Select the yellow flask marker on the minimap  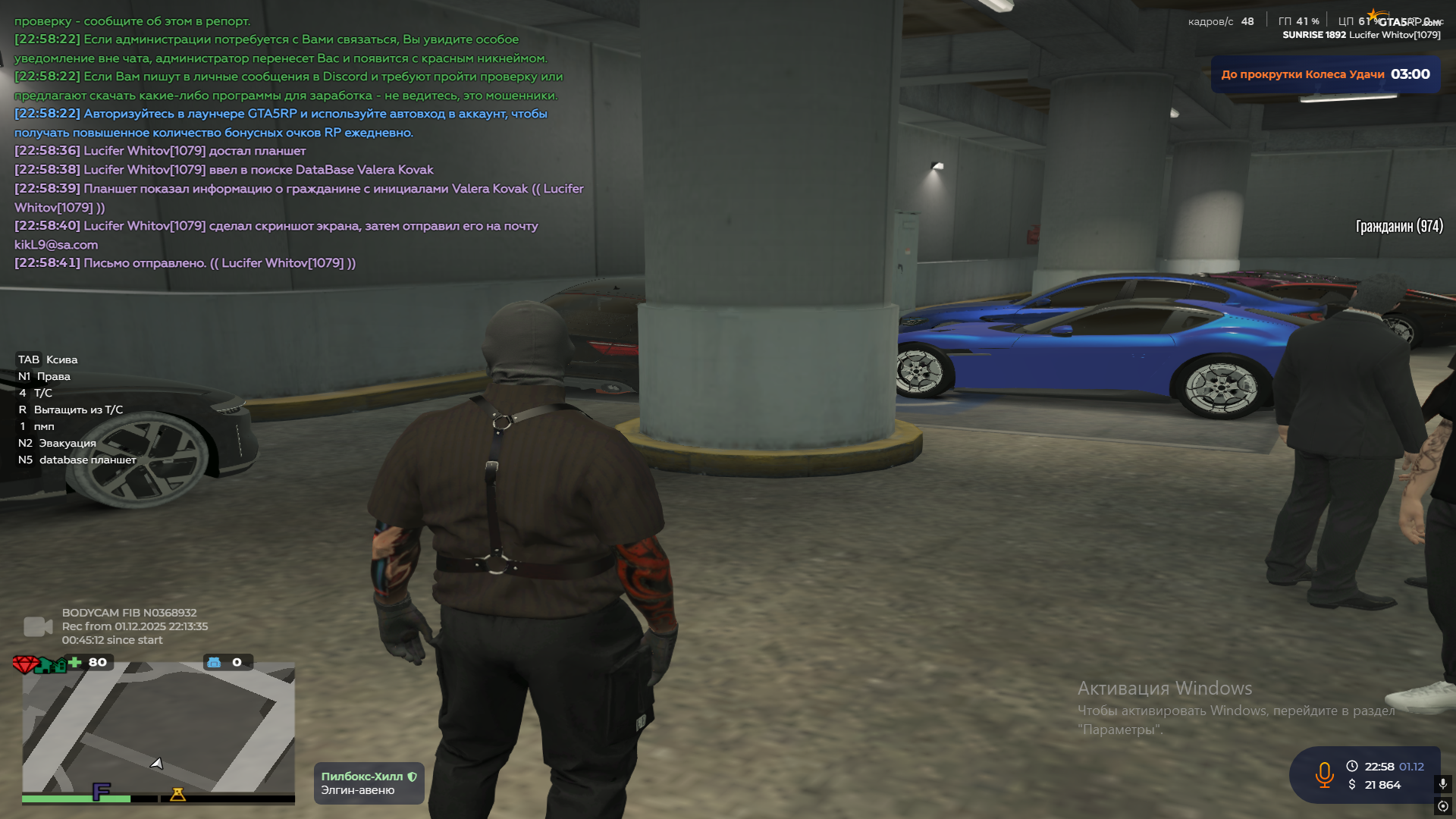click(177, 794)
